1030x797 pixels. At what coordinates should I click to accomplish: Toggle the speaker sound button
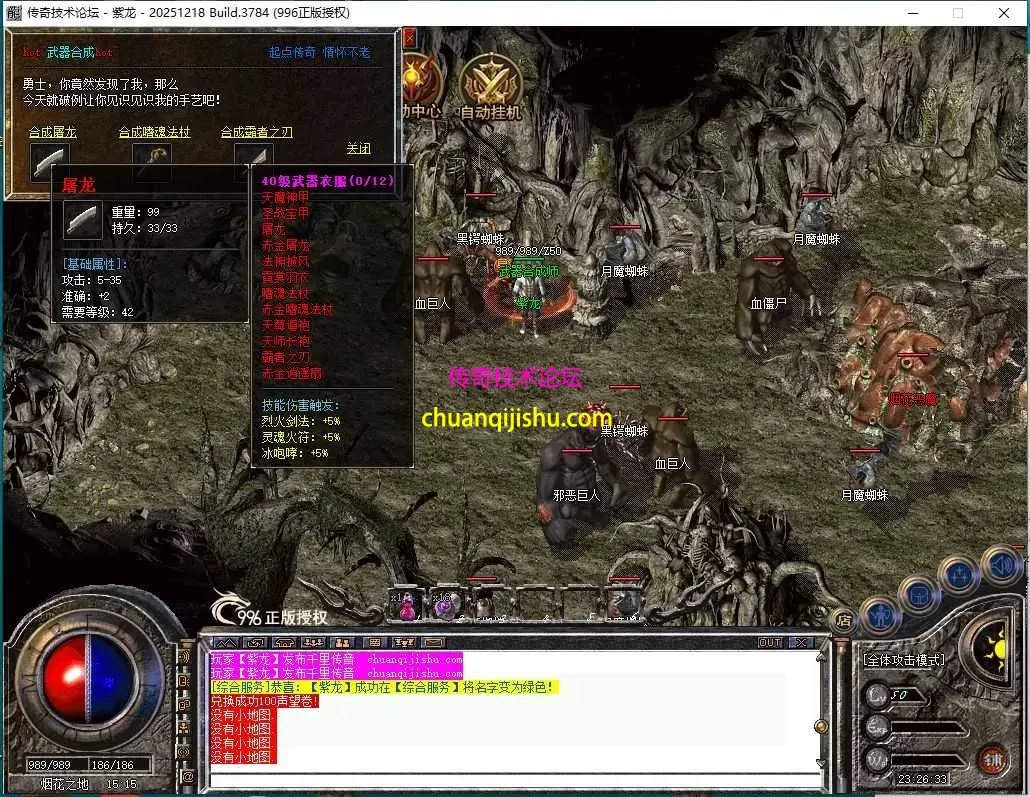coord(1002,568)
